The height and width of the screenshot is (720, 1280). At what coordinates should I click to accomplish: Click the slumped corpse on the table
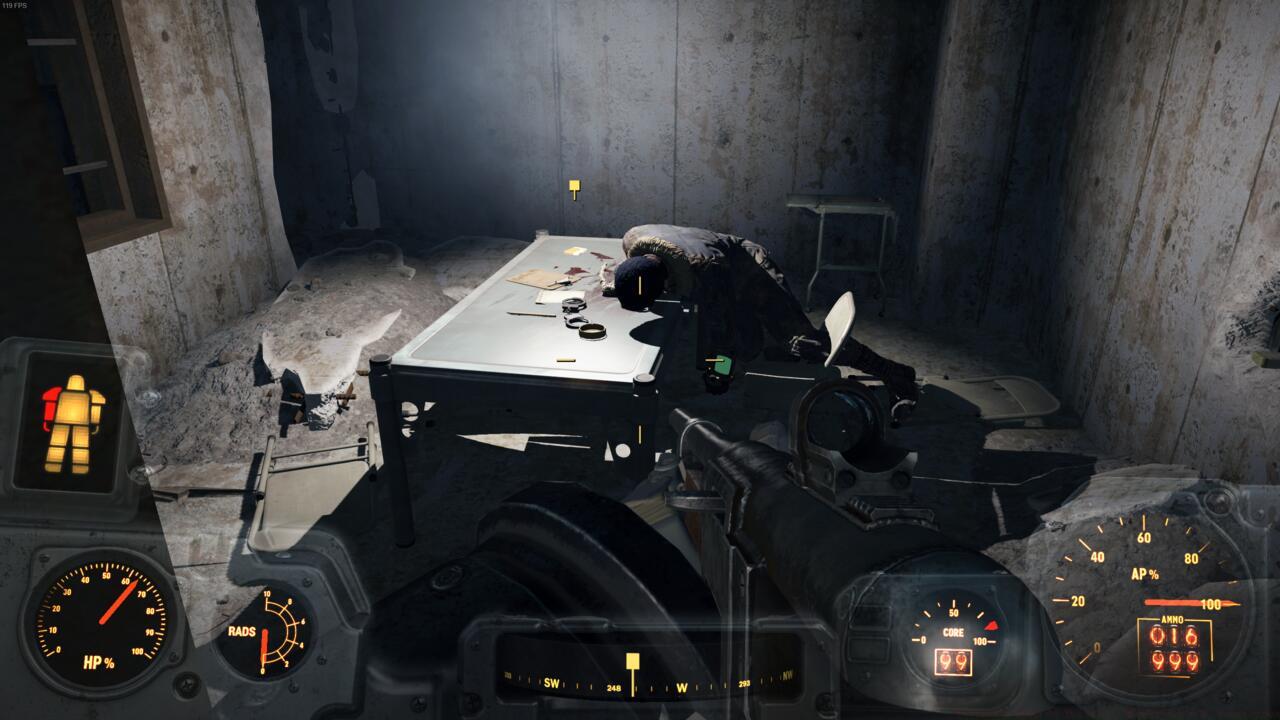[x=700, y=270]
